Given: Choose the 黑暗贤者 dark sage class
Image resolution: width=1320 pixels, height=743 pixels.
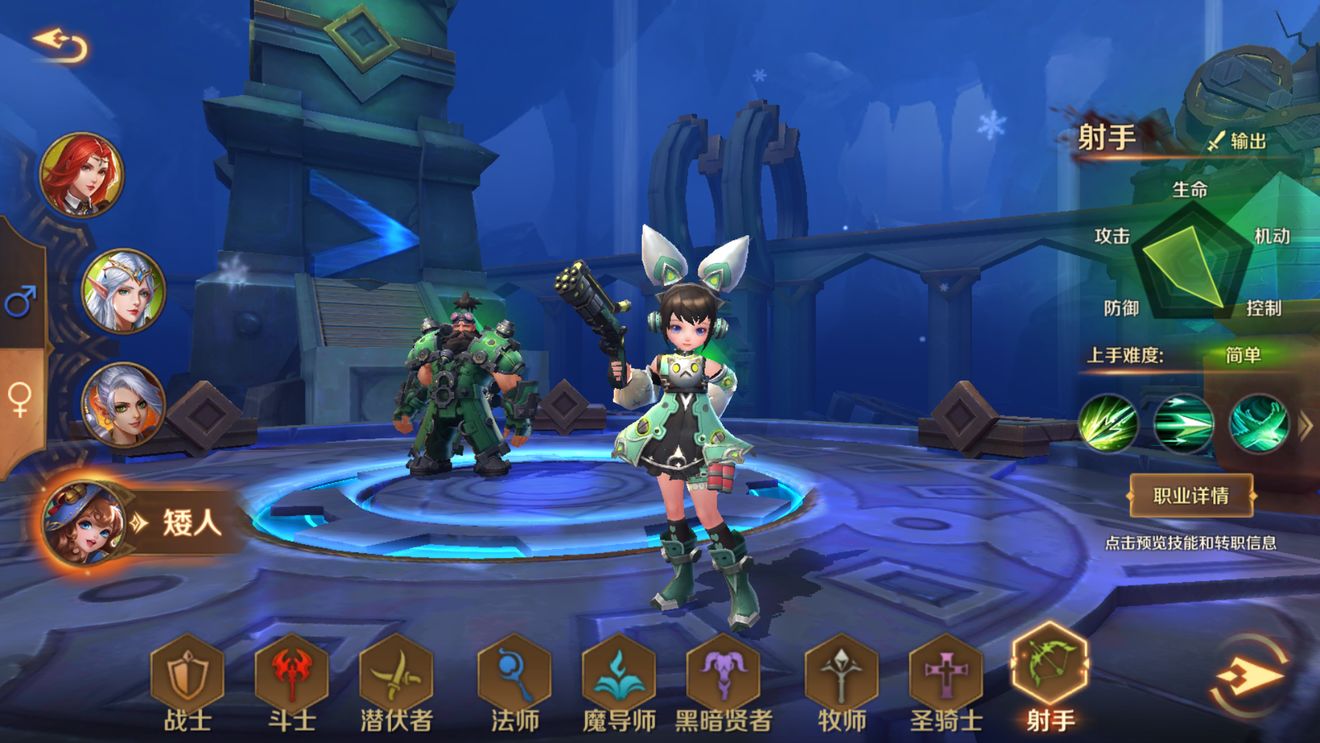Looking at the screenshot, I should tap(723, 672).
